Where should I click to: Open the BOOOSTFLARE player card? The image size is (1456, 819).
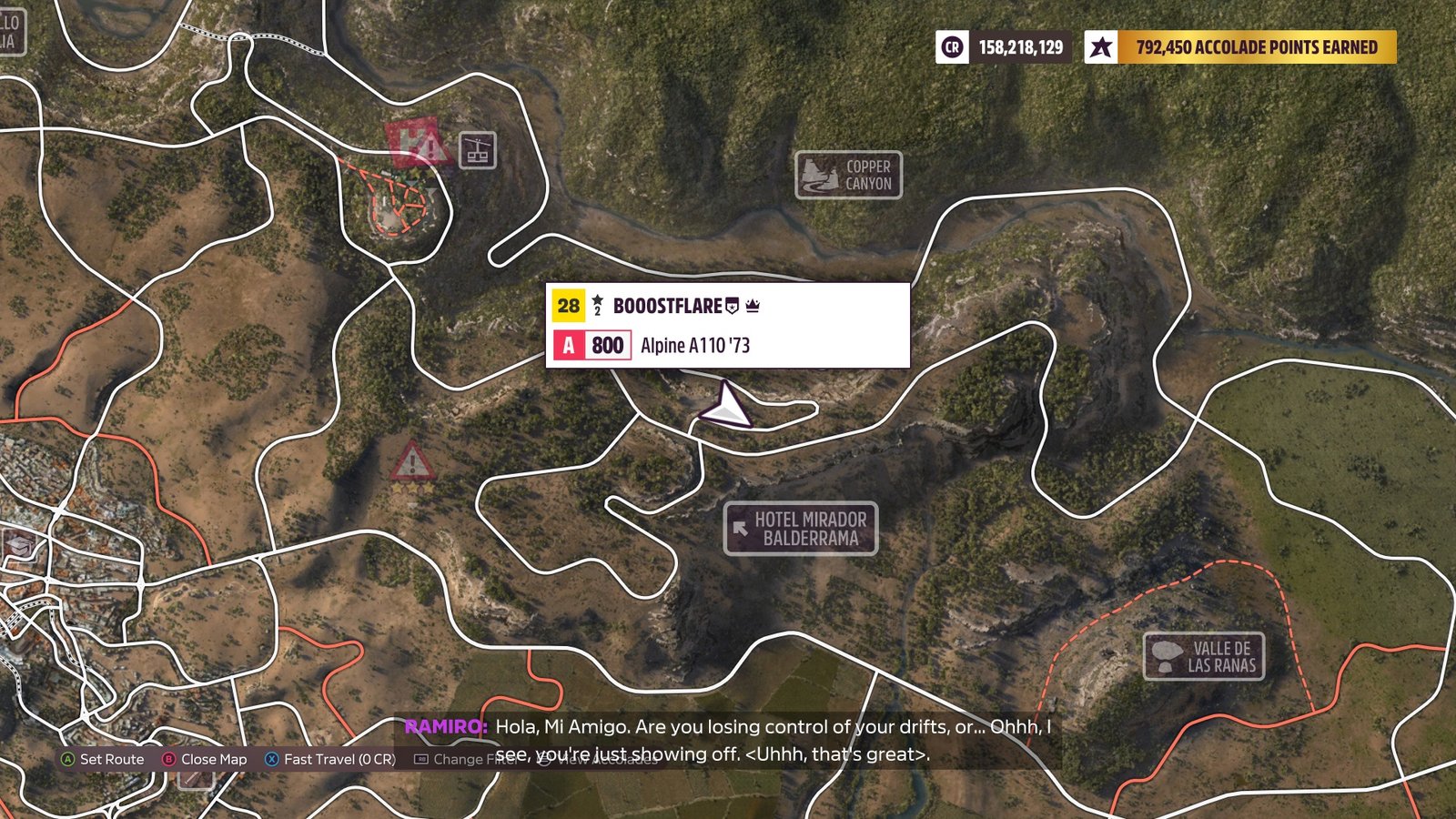[x=727, y=325]
